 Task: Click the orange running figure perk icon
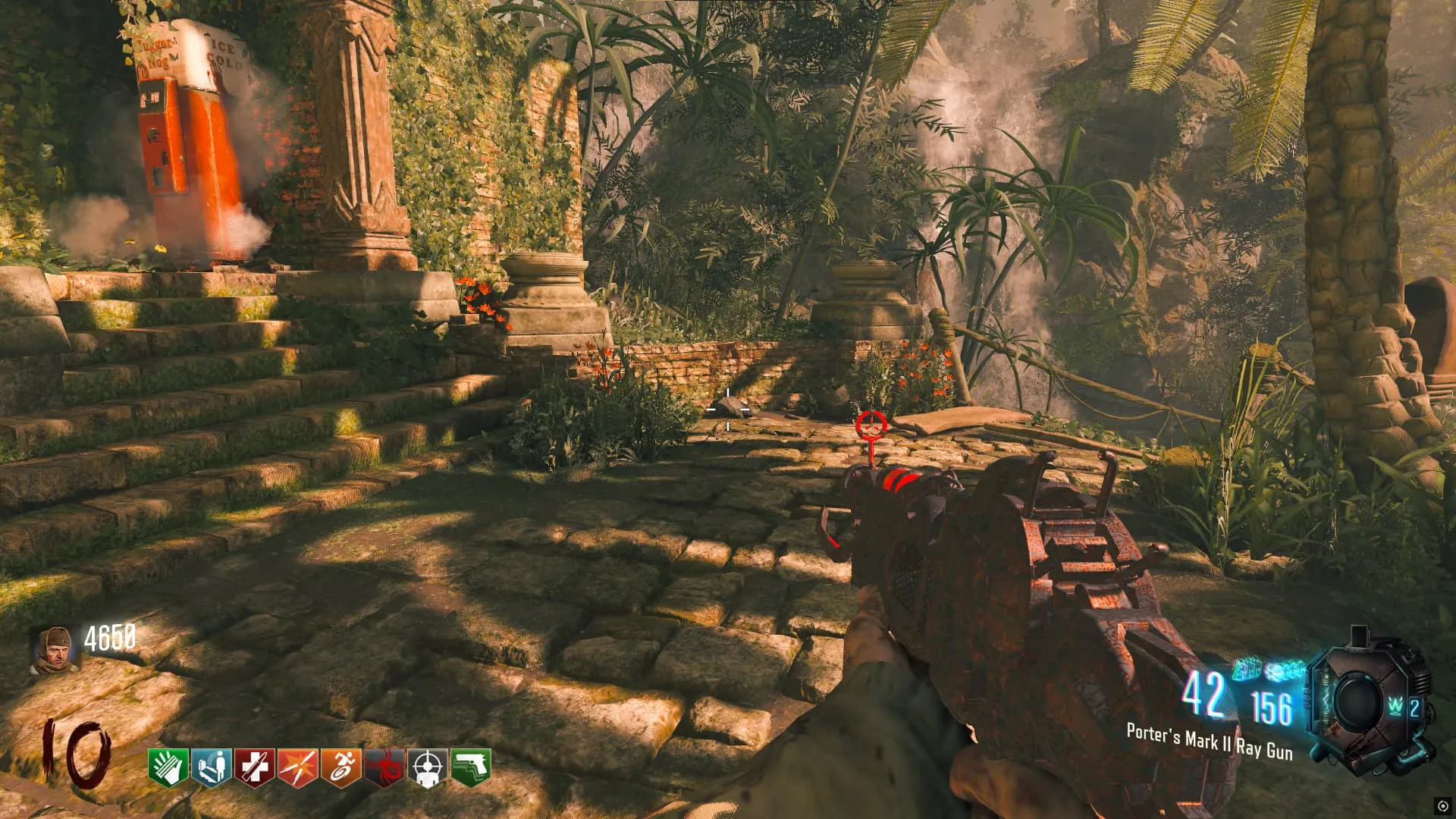point(341,767)
